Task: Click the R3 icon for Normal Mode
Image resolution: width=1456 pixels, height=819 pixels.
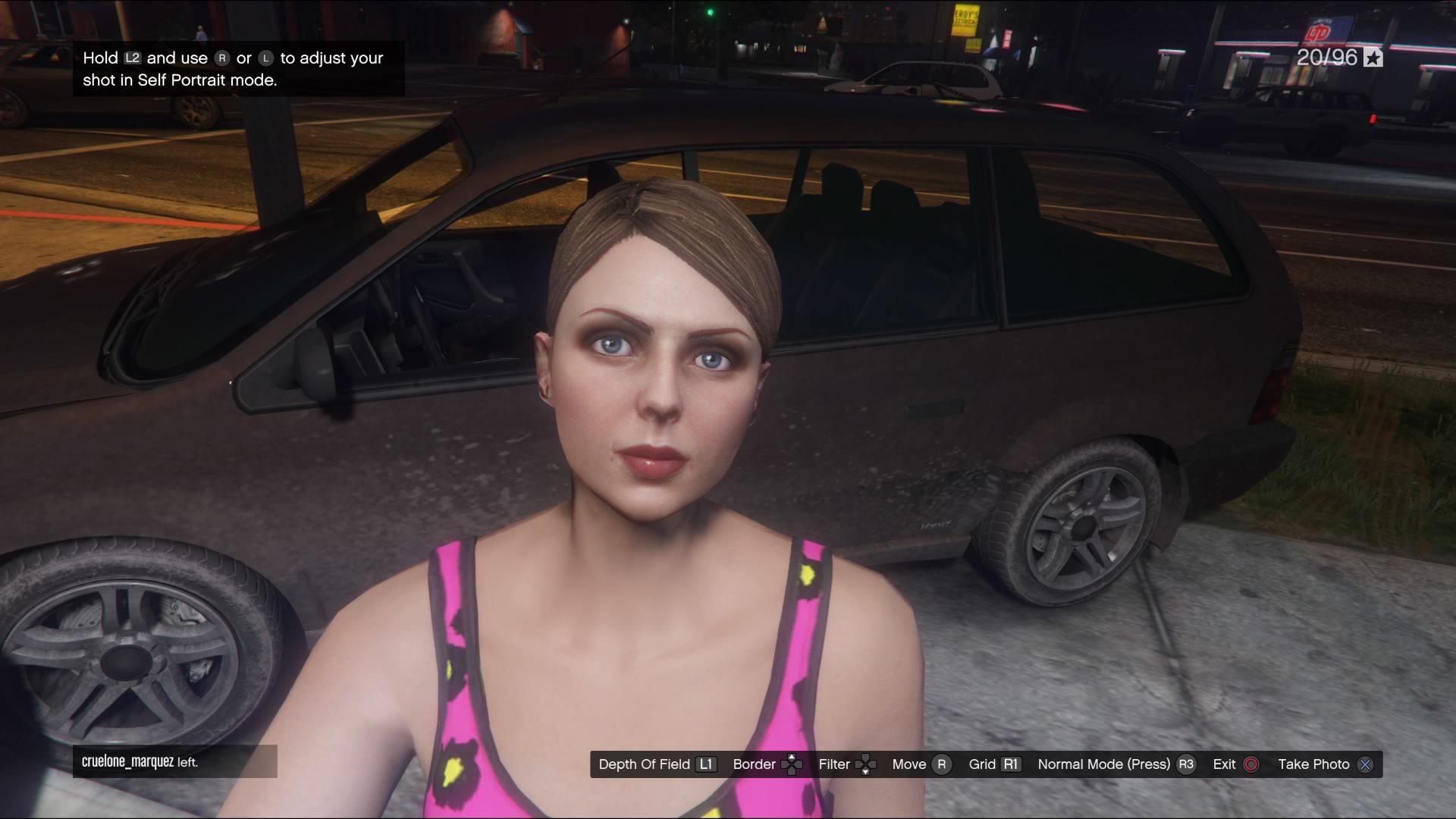Action: pos(1187,764)
